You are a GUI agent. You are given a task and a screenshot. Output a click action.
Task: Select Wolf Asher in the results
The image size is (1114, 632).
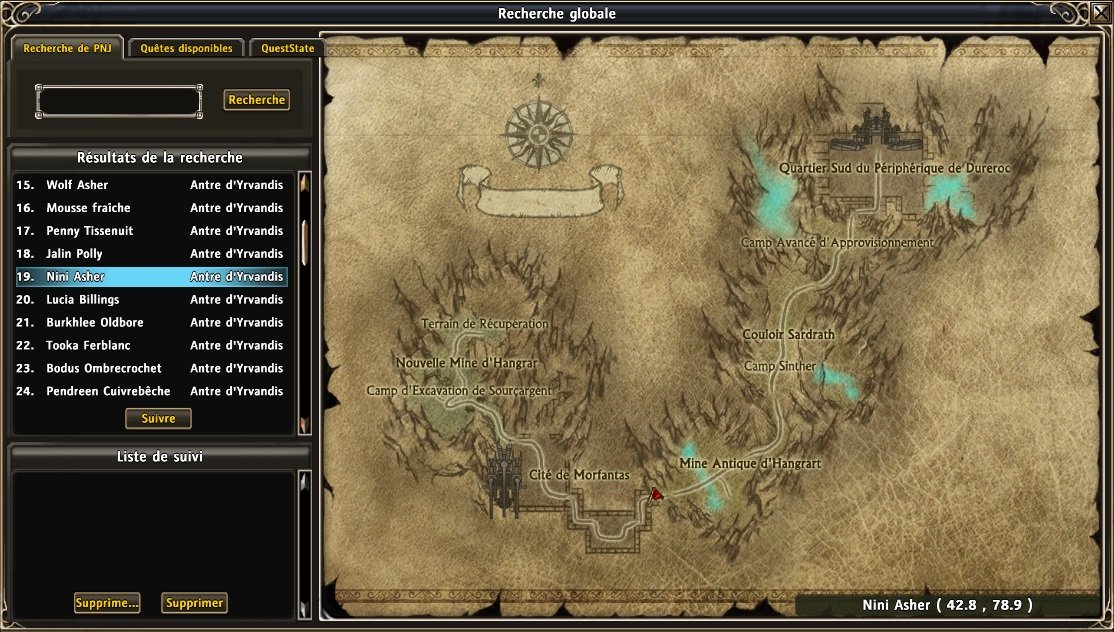pyautogui.click(x=150, y=185)
